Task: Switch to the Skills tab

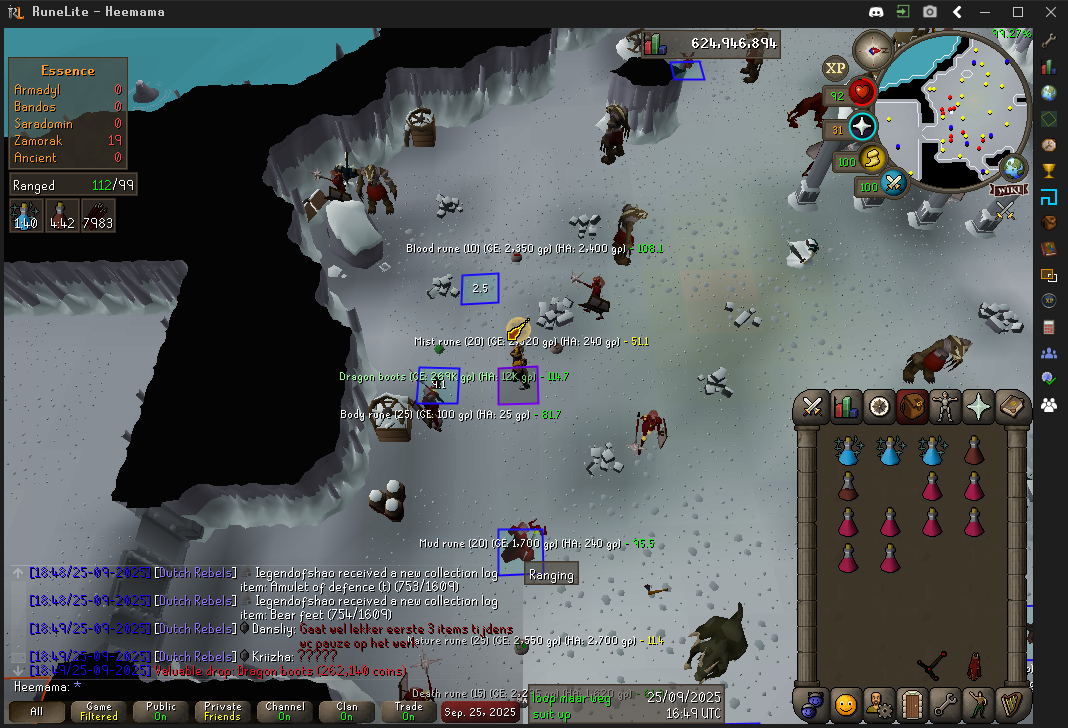Action: (846, 407)
